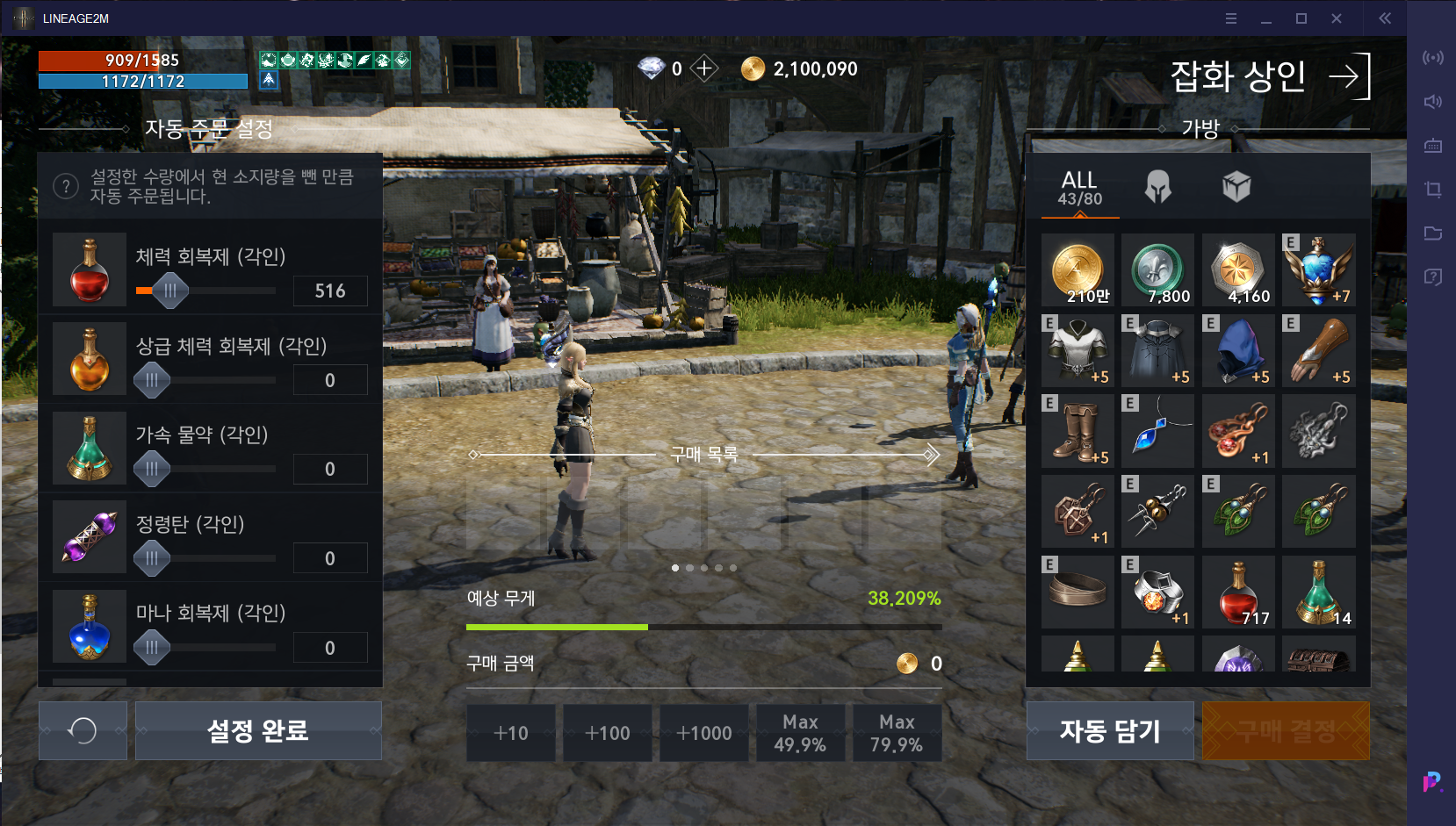Click the 자동 담기 auto-fill button
Image resolution: width=1456 pixels, height=826 pixels.
click(x=1109, y=730)
